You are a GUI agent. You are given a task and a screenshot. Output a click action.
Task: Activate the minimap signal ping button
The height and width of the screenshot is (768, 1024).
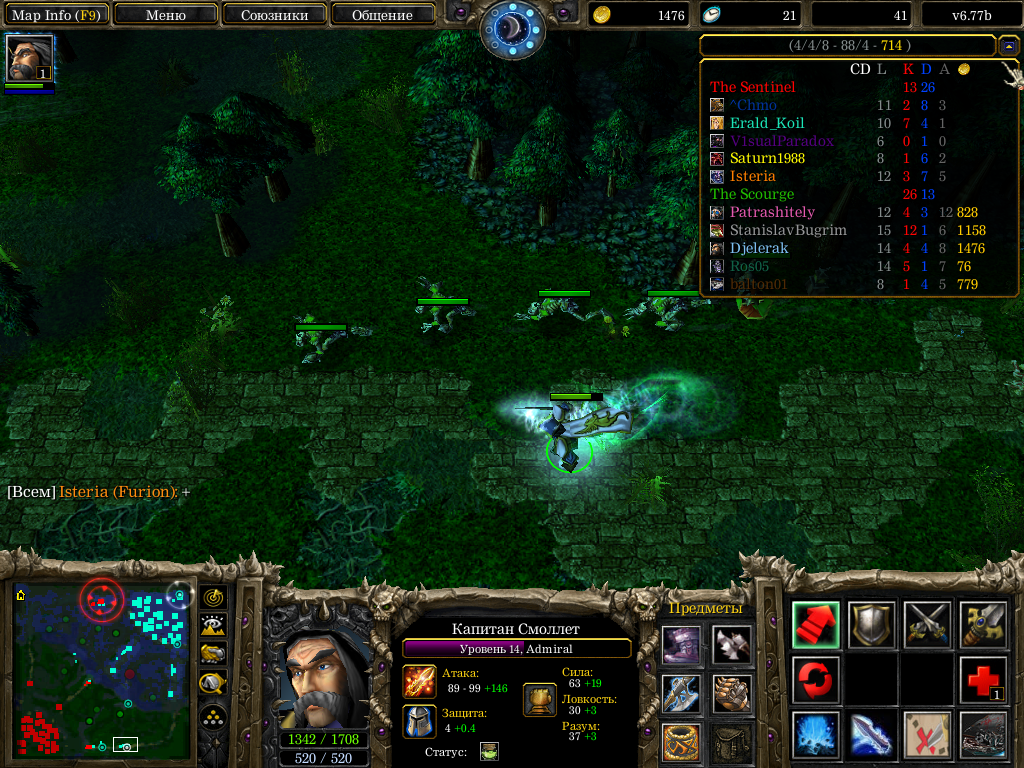213,597
